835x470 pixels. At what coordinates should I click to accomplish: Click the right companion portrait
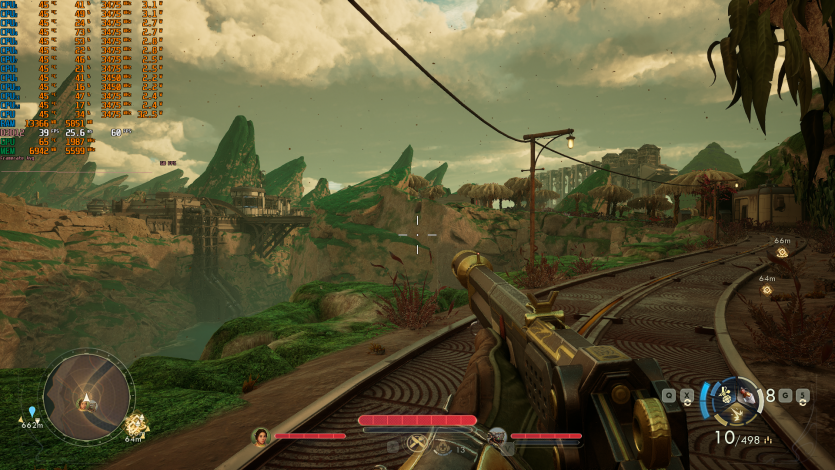tap(496, 436)
